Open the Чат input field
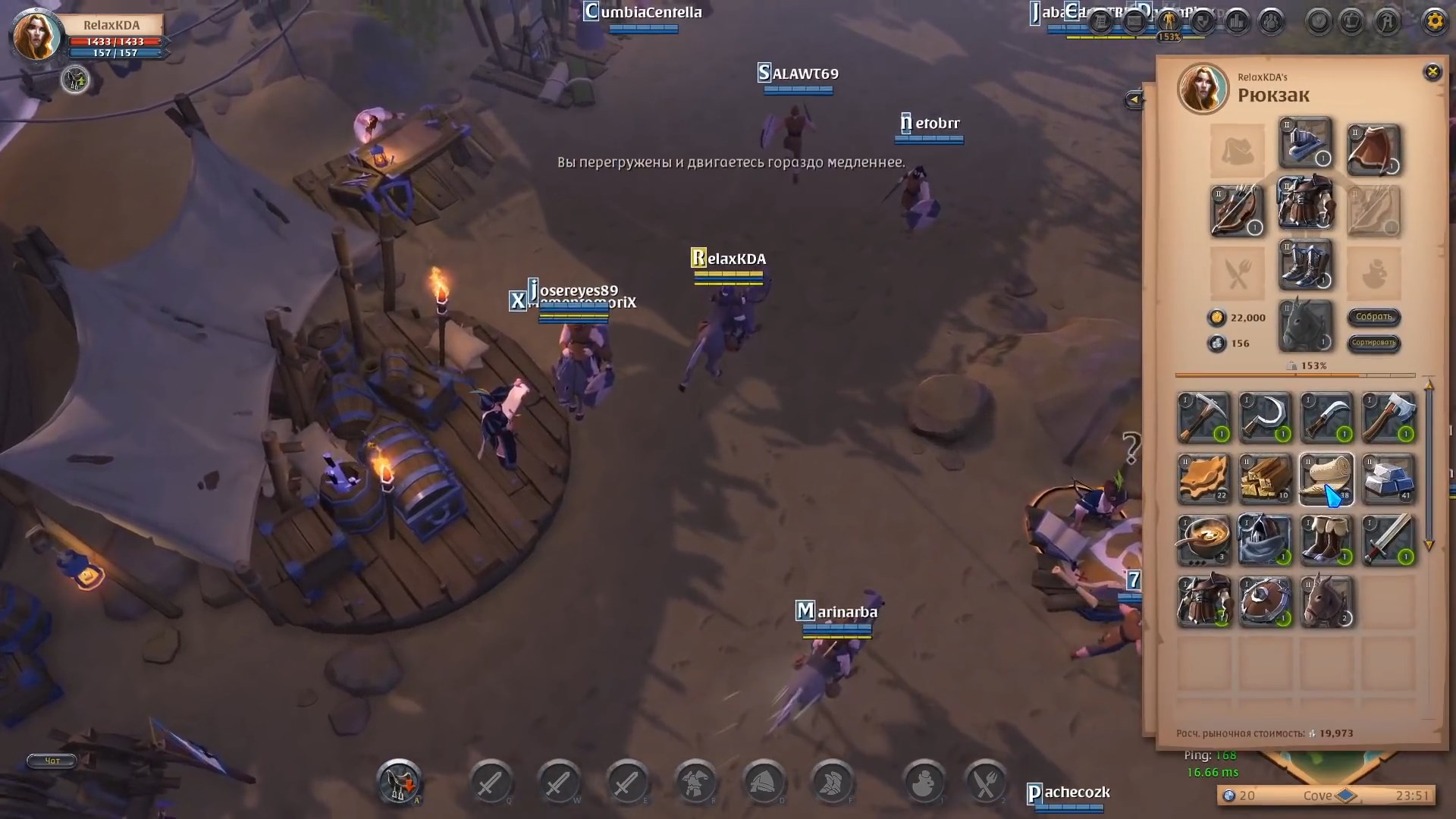 click(x=51, y=761)
